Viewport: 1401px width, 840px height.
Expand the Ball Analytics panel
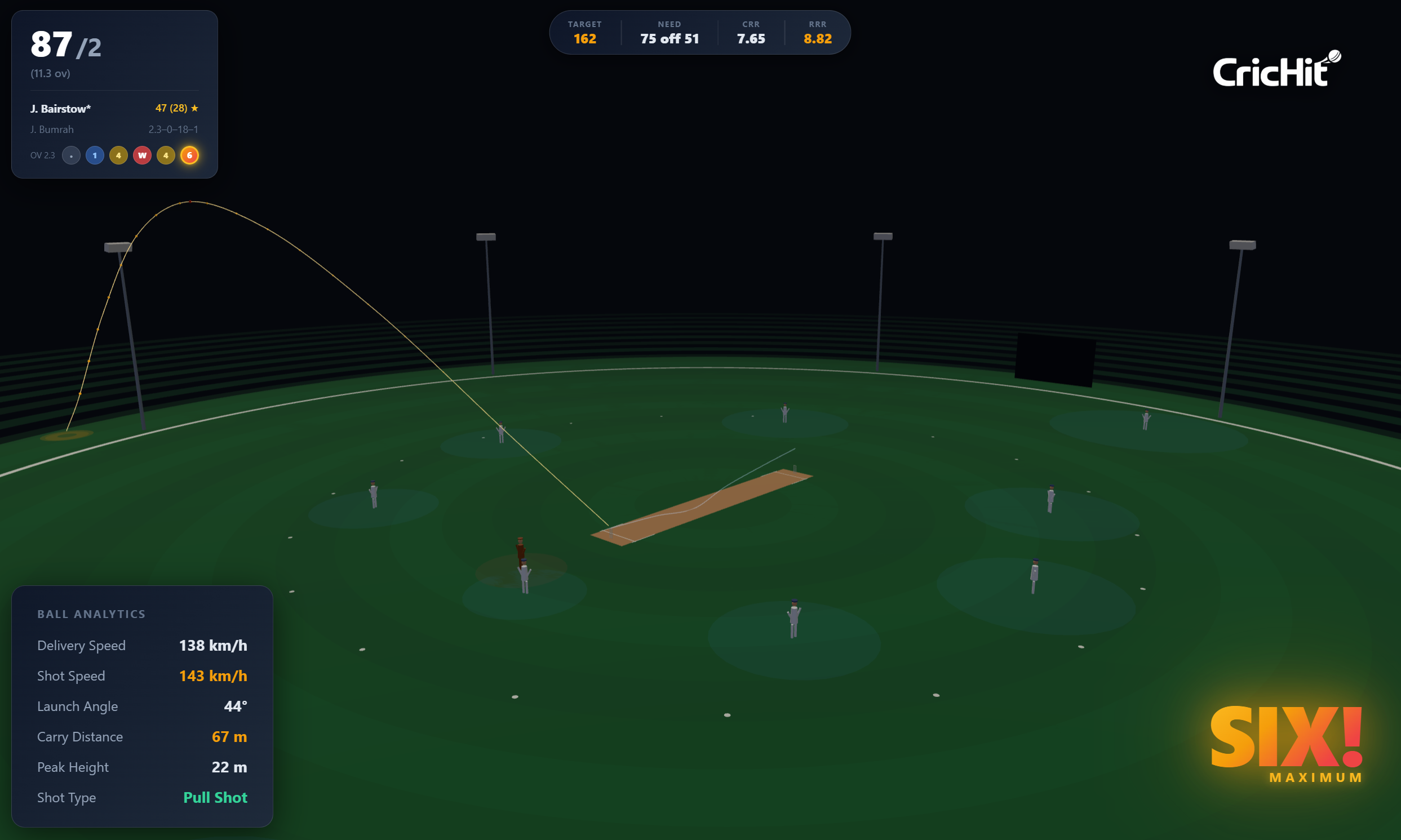(x=92, y=614)
